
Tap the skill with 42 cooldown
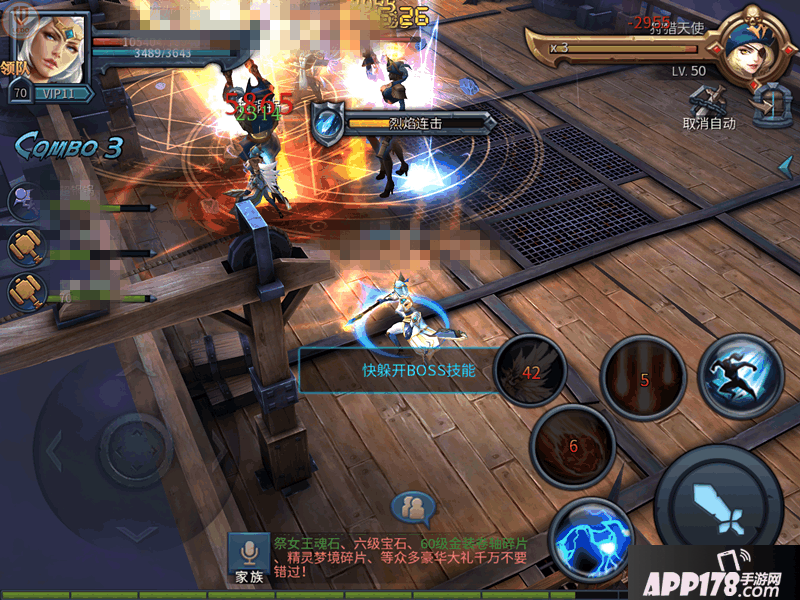pyautogui.click(x=530, y=372)
